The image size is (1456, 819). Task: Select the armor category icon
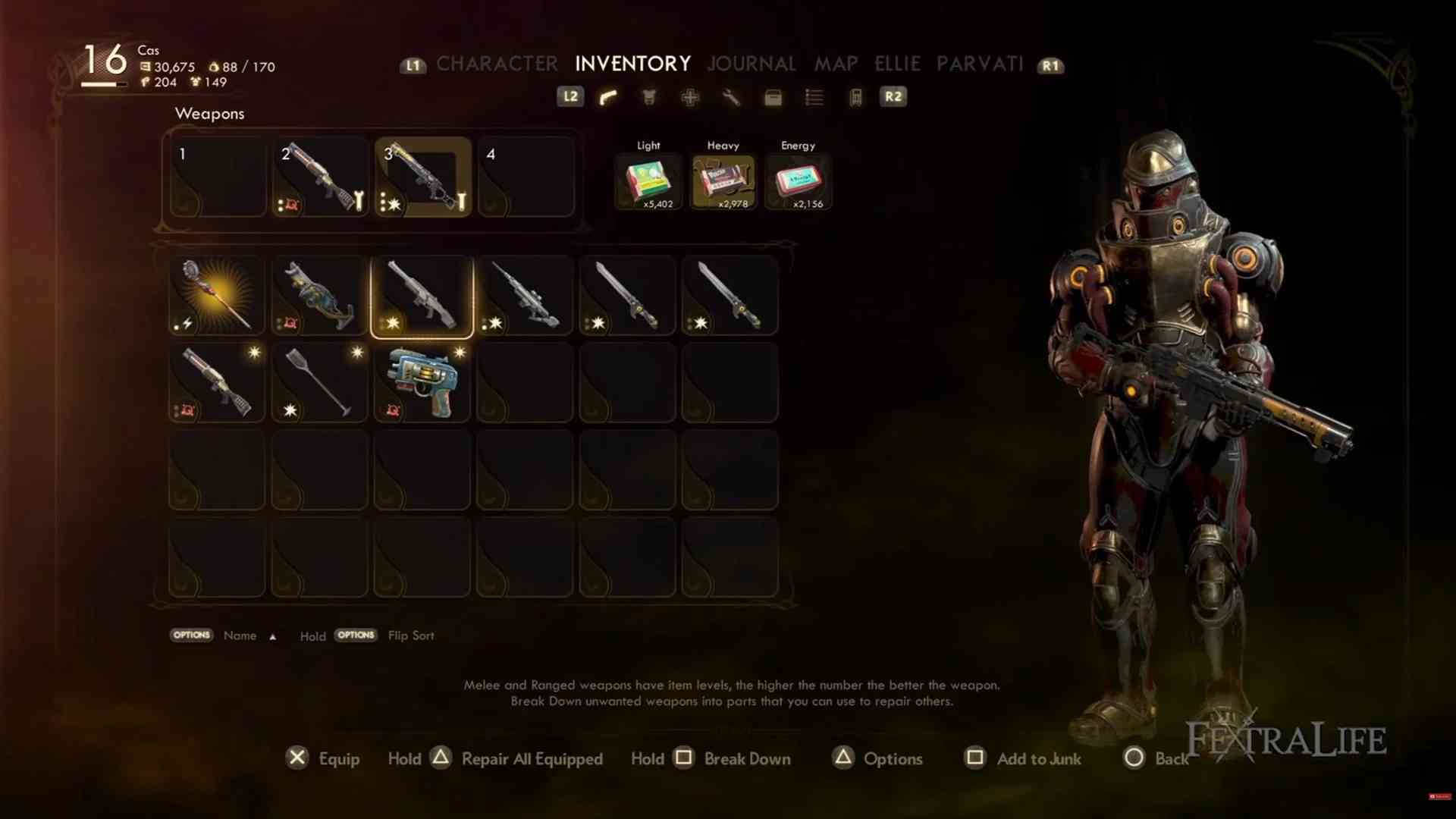click(x=649, y=97)
